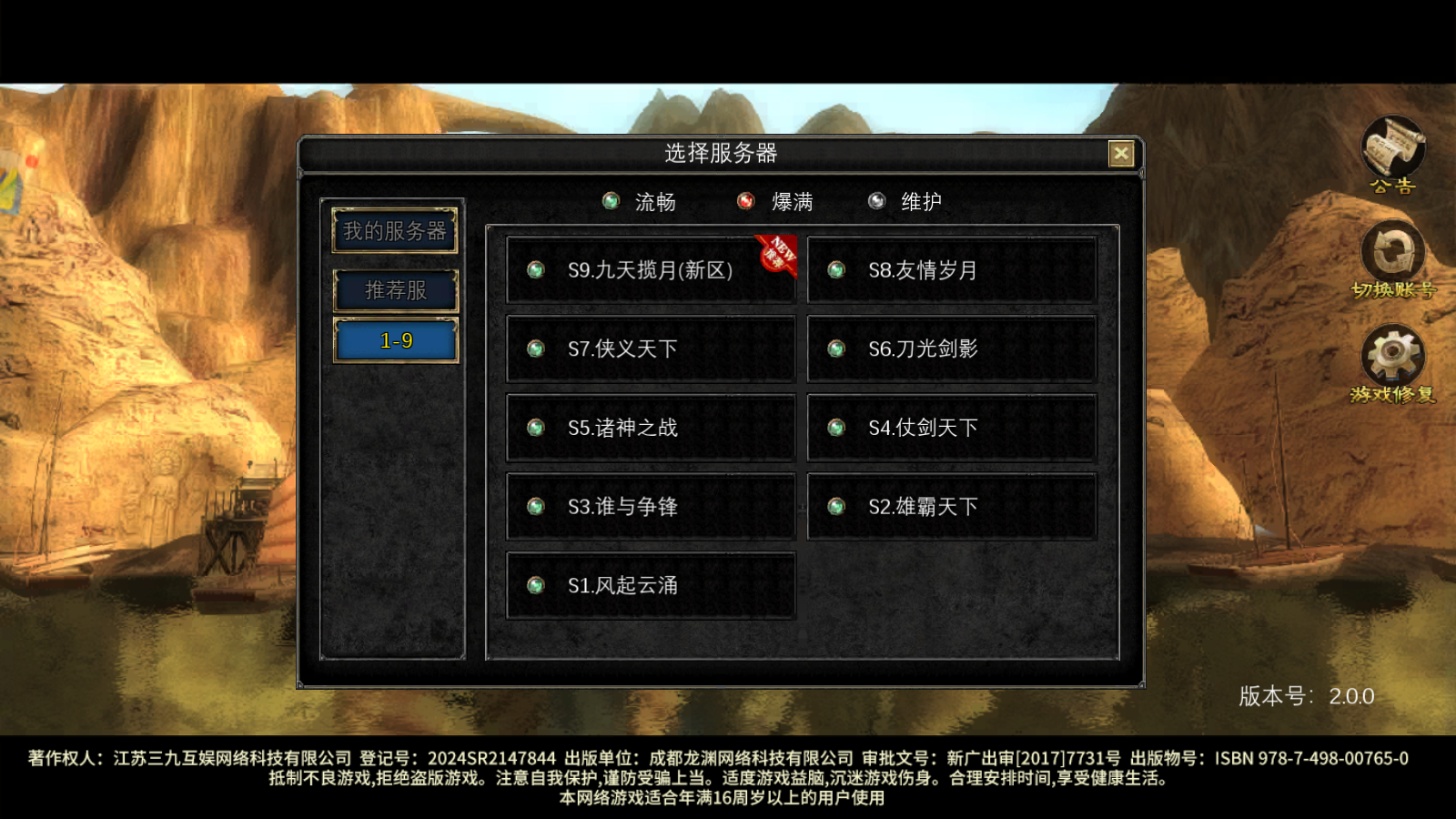Enter server S9.九天揽月 new zone
Screen dimensions: 1456x819
[651, 269]
